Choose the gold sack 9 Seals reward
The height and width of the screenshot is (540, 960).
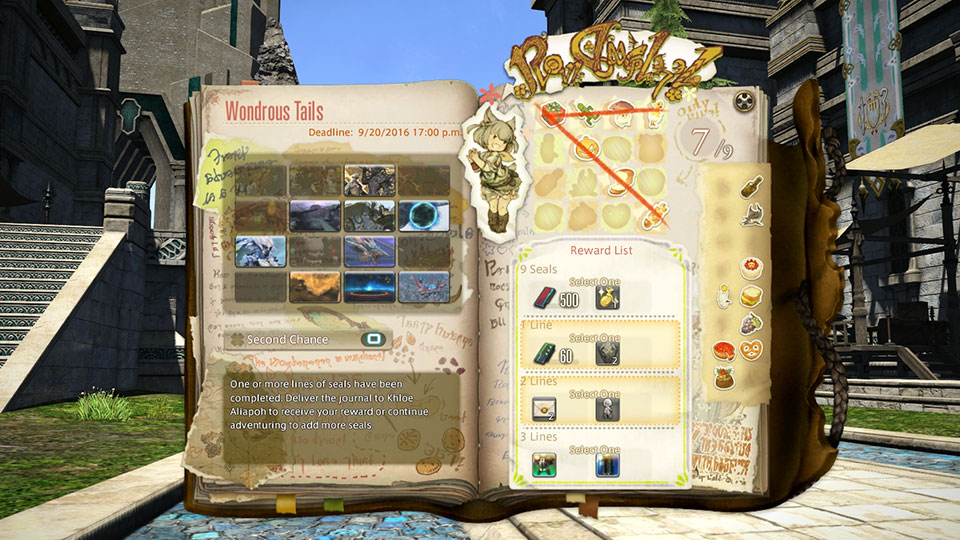(x=605, y=297)
